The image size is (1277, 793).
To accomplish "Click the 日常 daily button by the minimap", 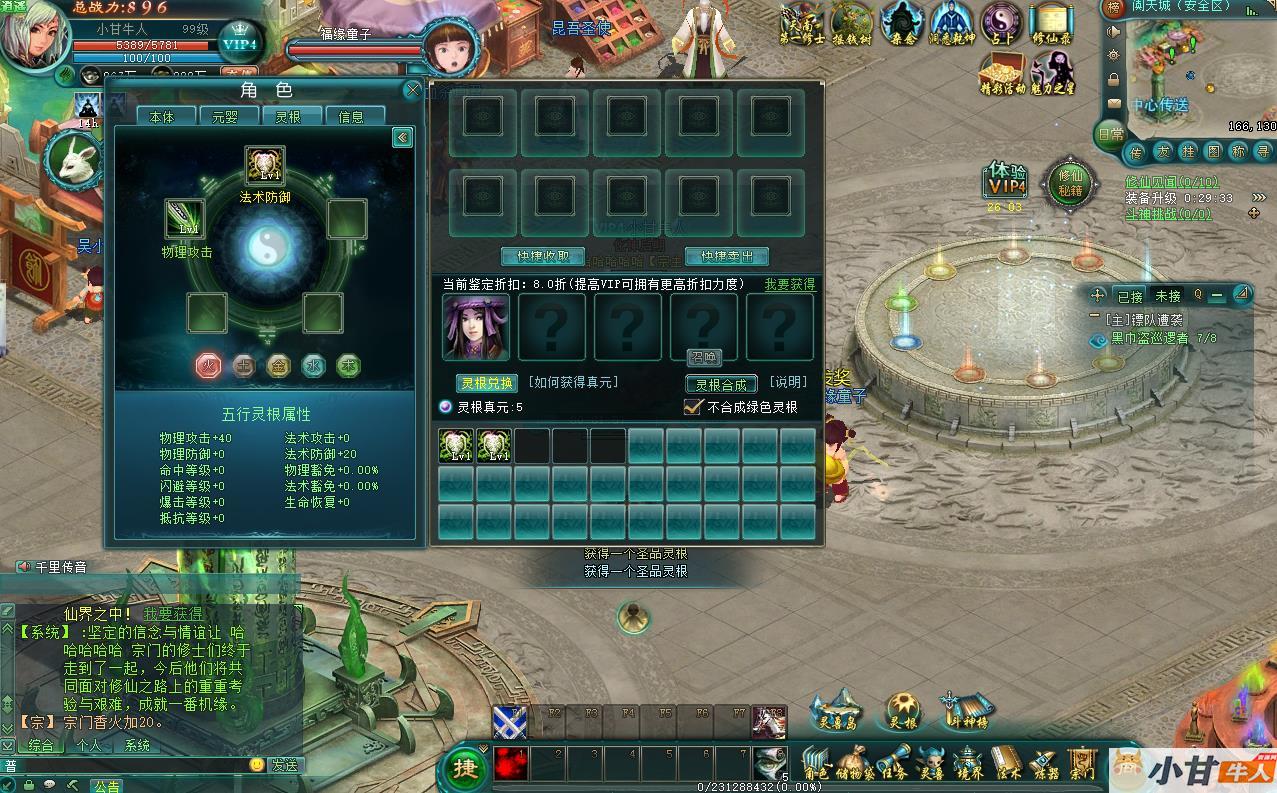I will (1110, 134).
